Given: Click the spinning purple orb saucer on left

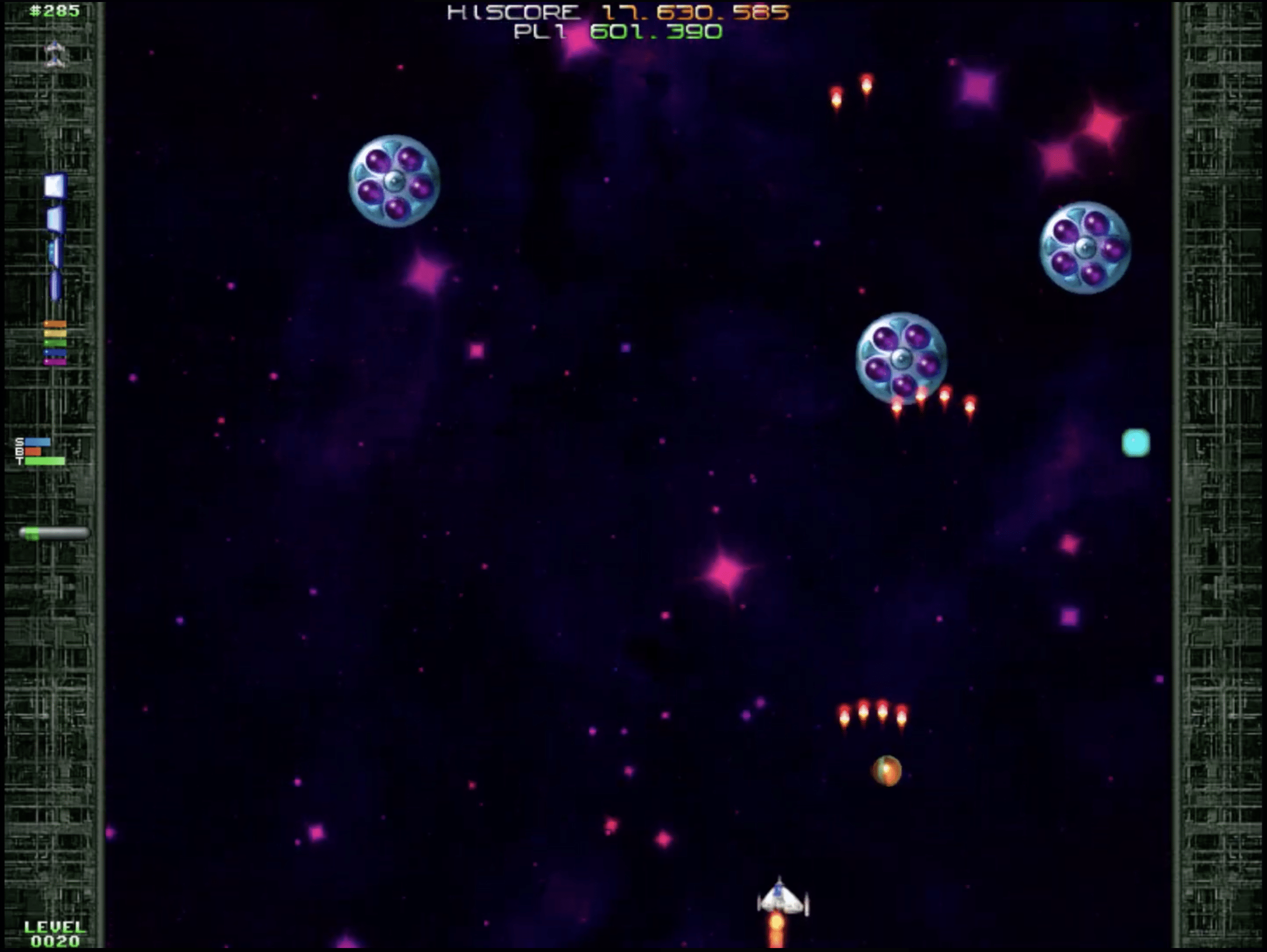Looking at the screenshot, I should 394,180.
